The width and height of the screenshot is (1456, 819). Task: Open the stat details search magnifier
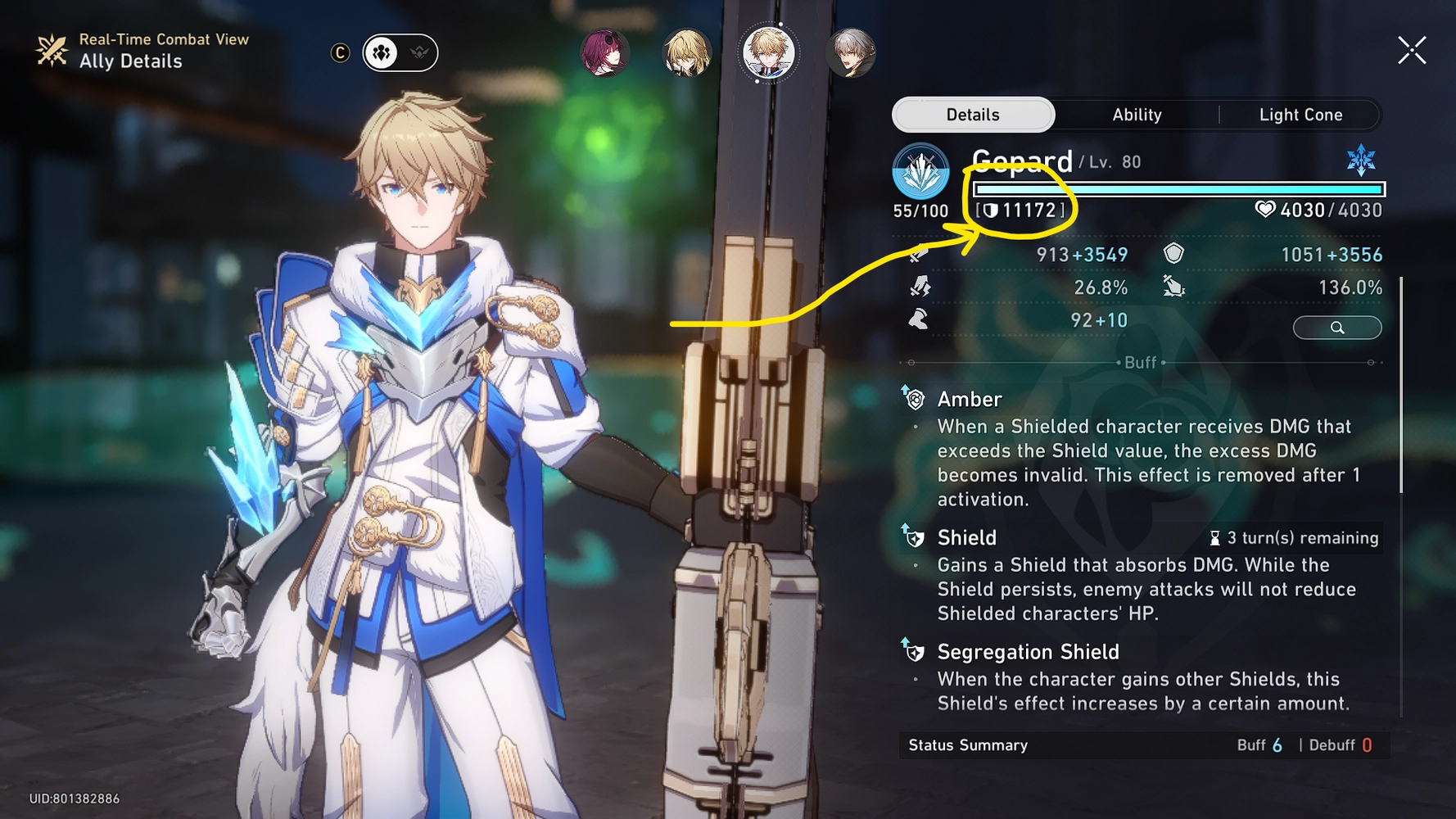pyautogui.click(x=1337, y=327)
